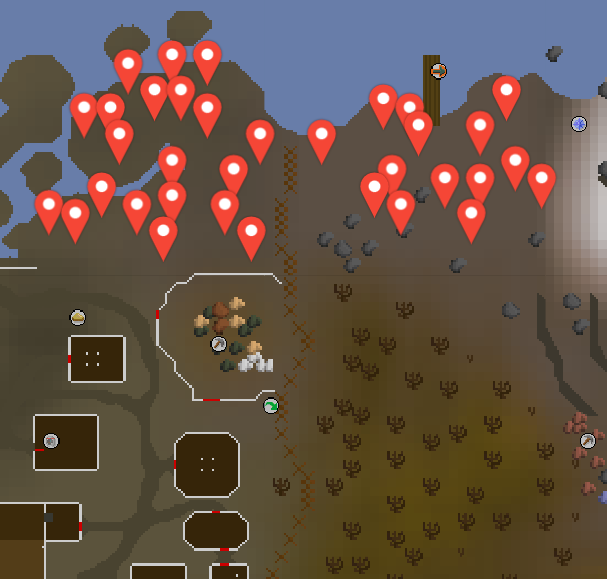Click the pickaxe icon beside the red rocks
The height and width of the screenshot is (579, 607).
(588, 440)
